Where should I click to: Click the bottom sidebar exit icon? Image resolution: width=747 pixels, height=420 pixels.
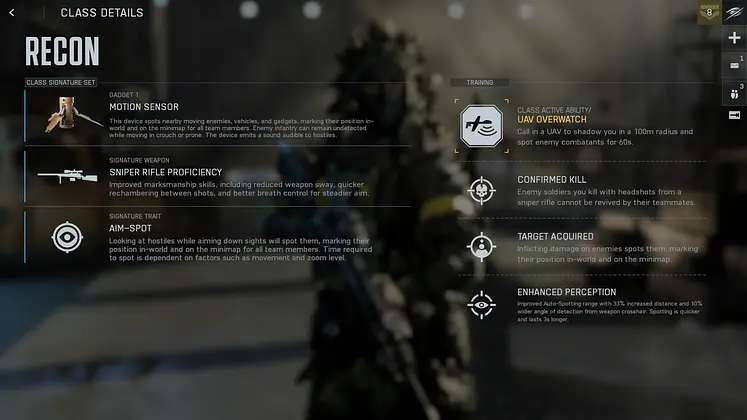pos(735,116)
